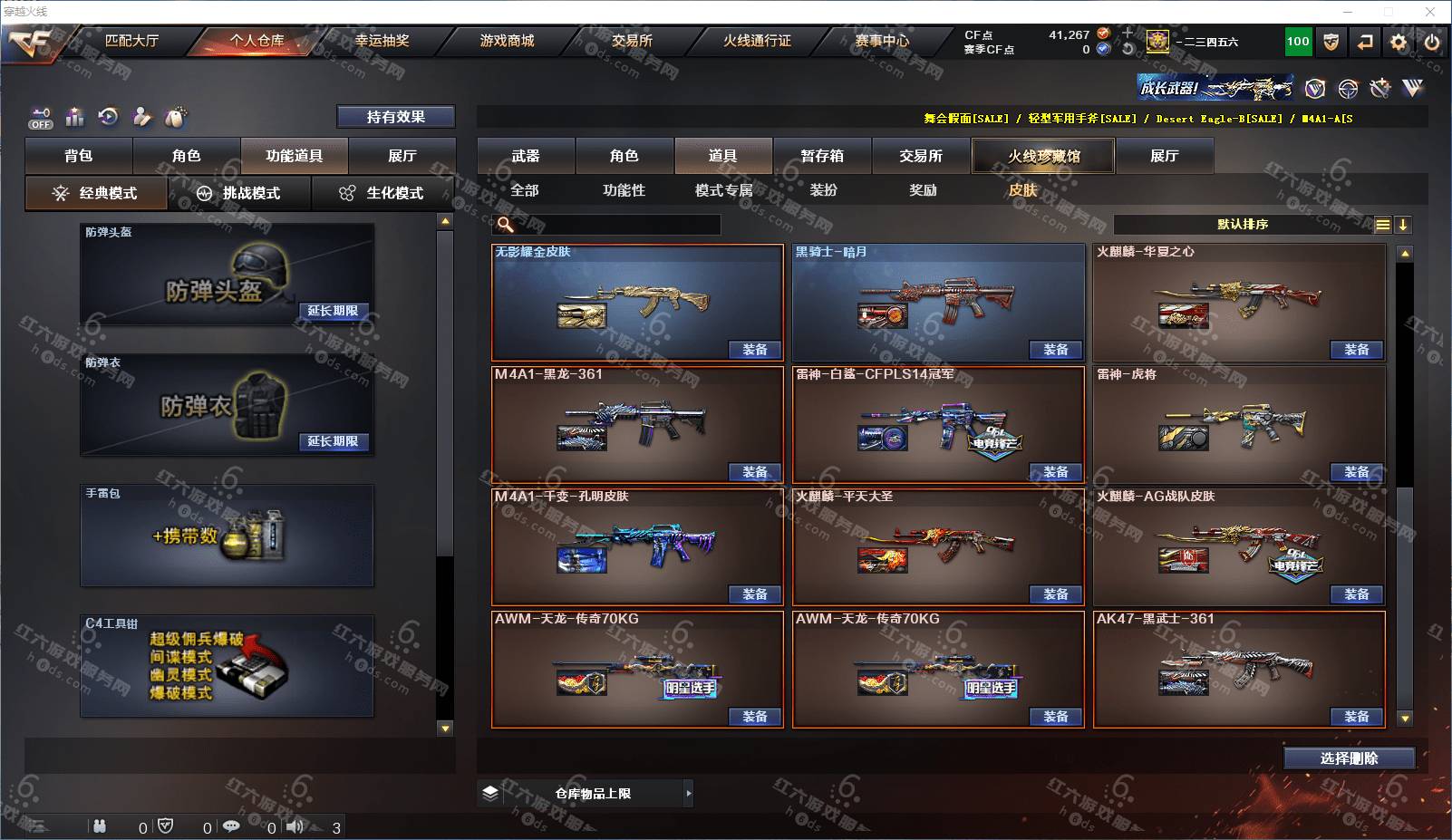The image size is (1452, 840).
Task: Click the 选择删除 button
Action: [x=1349, y=758]
